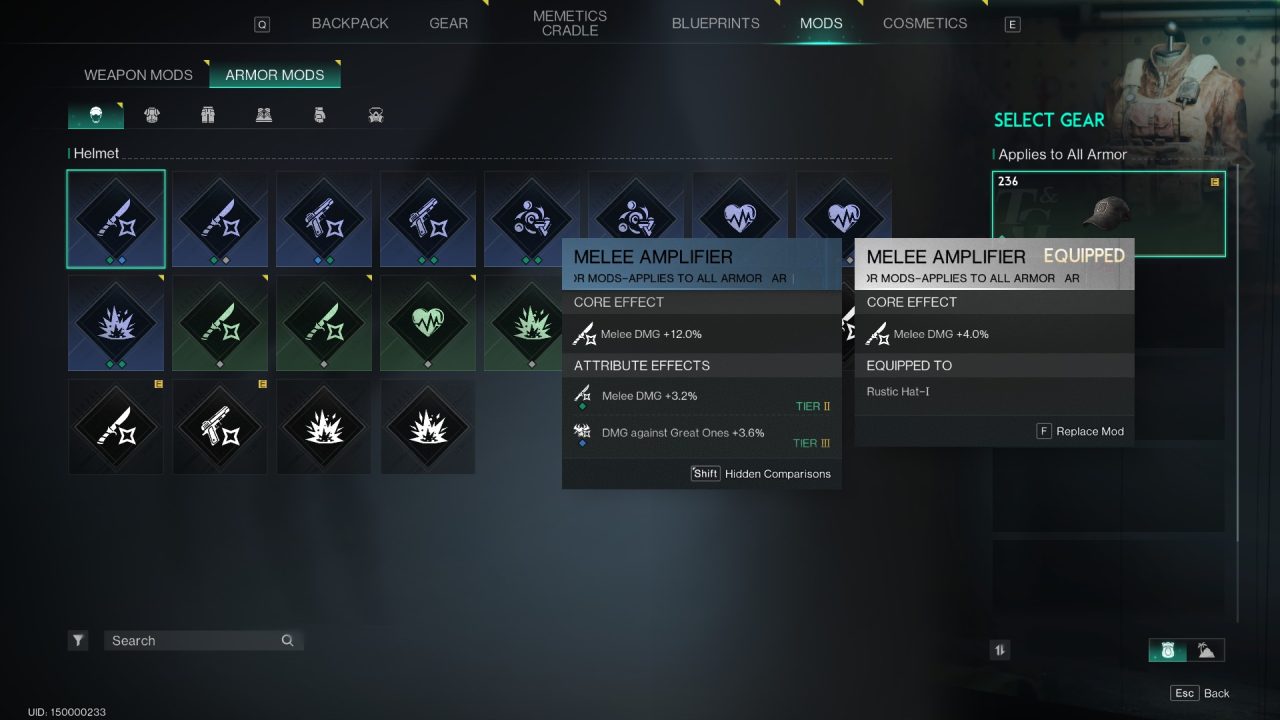Toggle the backpack view option

1166,649
